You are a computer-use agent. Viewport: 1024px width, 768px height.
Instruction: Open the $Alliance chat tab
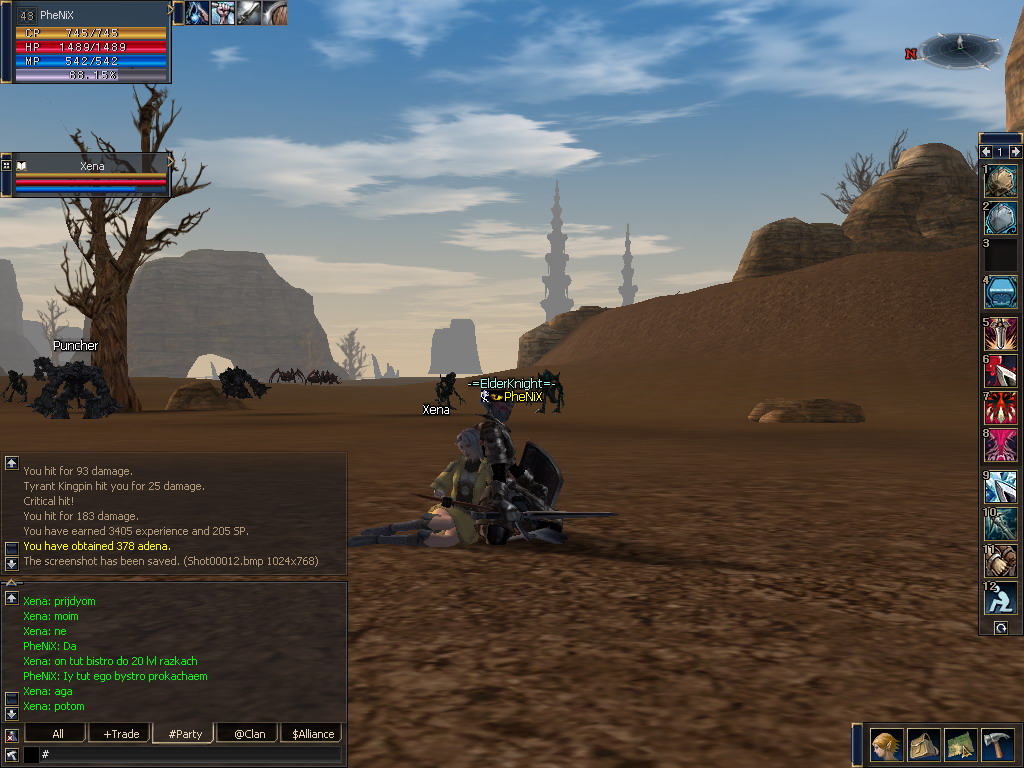(312, 733)
